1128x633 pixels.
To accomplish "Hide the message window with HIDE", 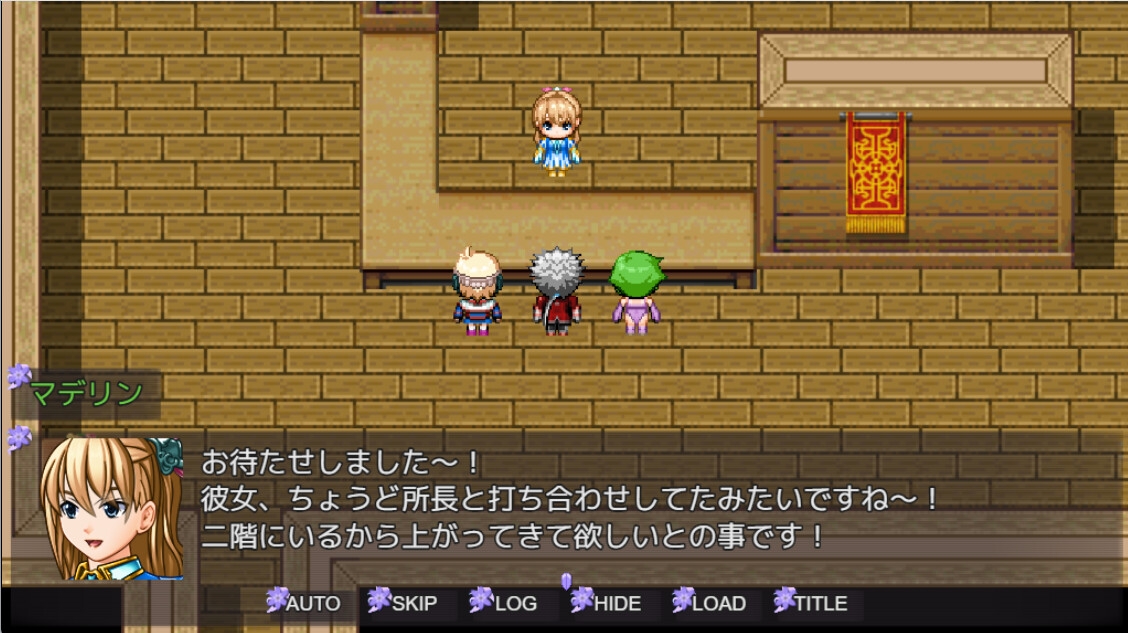I will [609, 603].
